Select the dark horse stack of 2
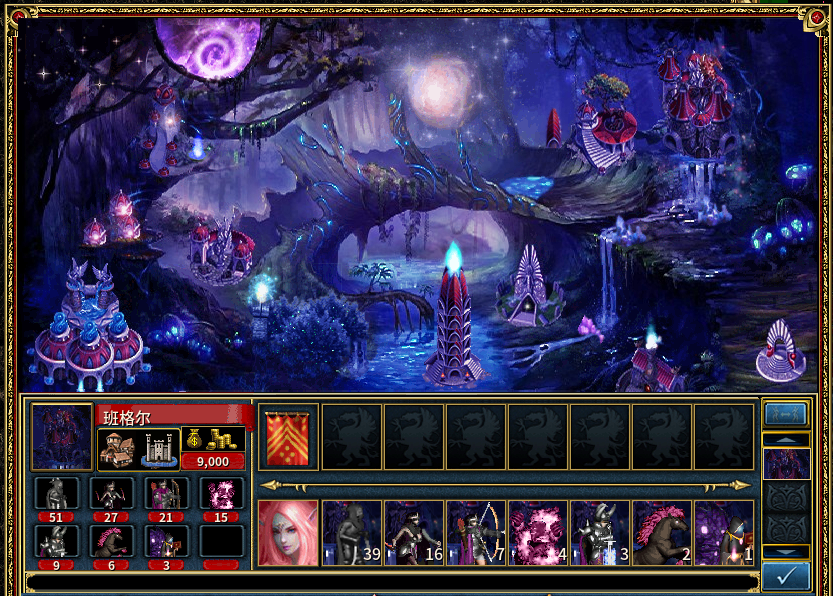This screenshot has height=596, width=833. 662,533
